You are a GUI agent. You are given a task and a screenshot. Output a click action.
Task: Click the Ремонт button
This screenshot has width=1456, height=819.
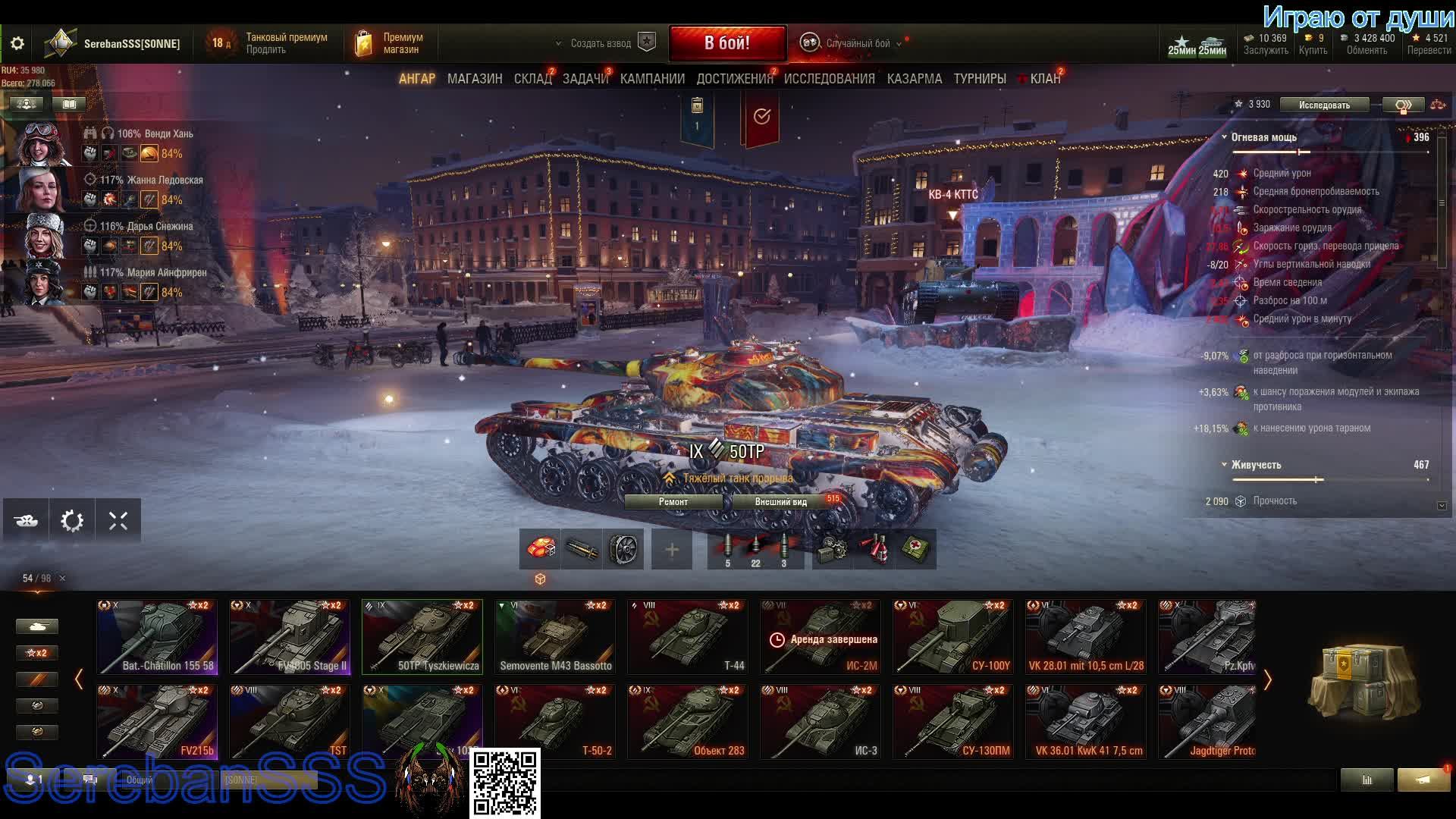pyautogui.click(x=673, y=502)
